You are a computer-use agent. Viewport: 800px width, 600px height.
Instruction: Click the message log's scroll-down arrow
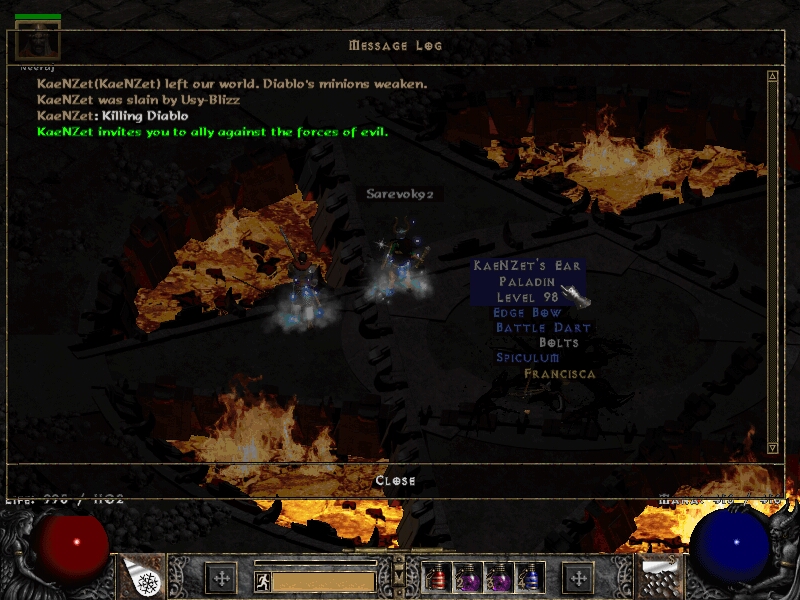tap(772, 447)
